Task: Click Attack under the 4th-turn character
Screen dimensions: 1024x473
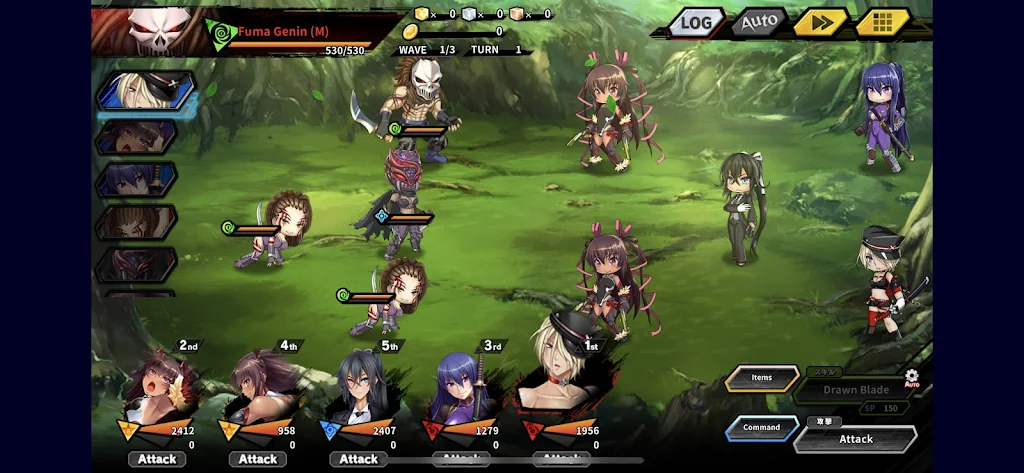Action: [x=258, y=459]
